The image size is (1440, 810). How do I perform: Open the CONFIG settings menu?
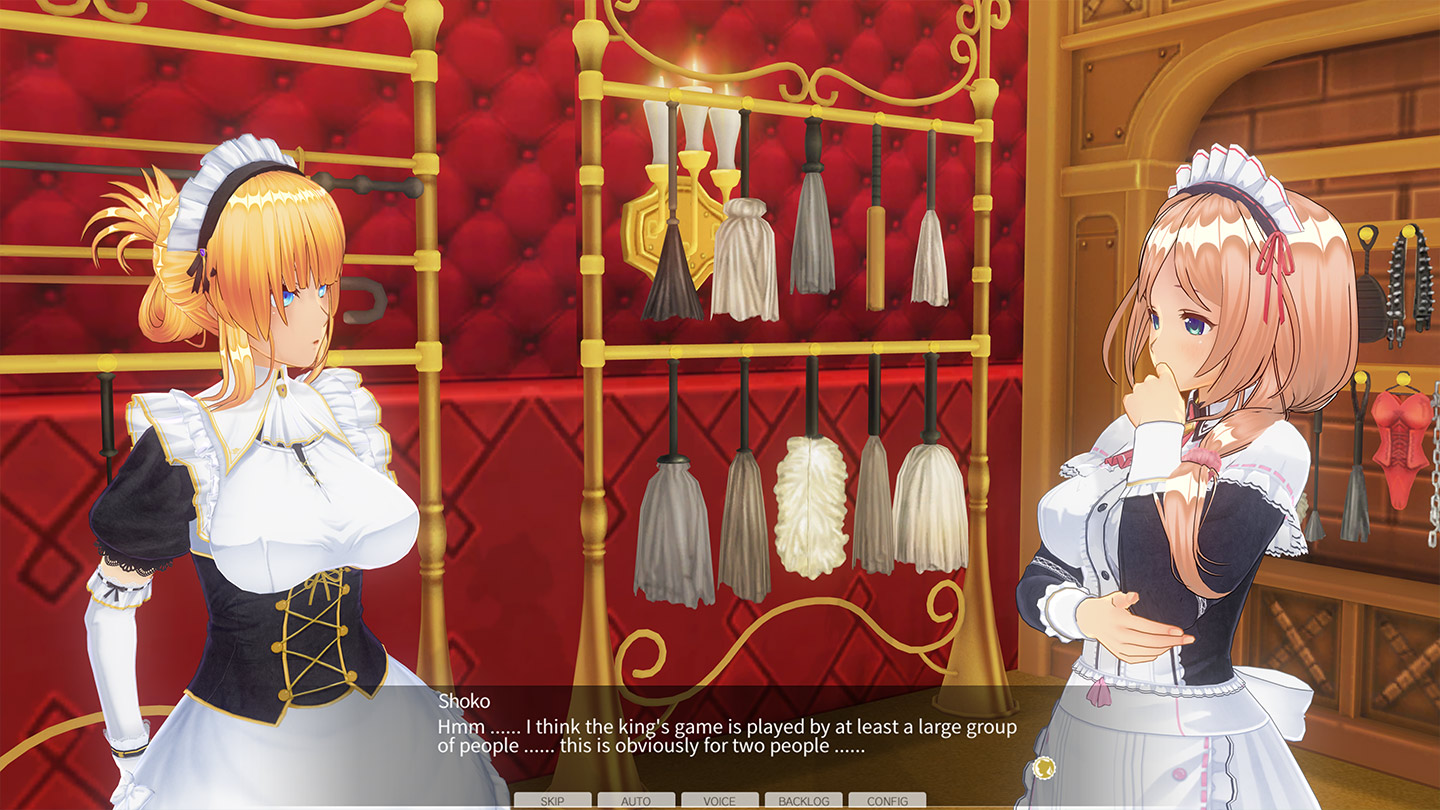click(890, 800)
